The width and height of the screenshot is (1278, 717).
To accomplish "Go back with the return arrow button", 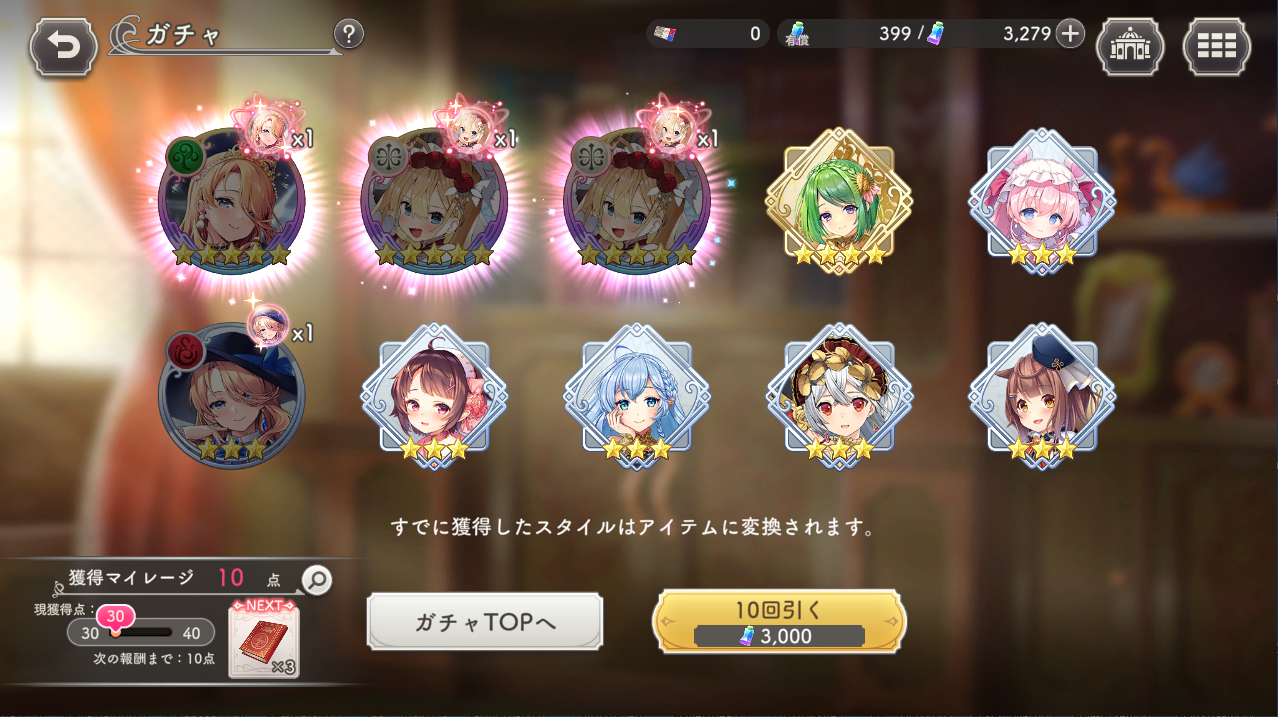I will click(64, 47).
